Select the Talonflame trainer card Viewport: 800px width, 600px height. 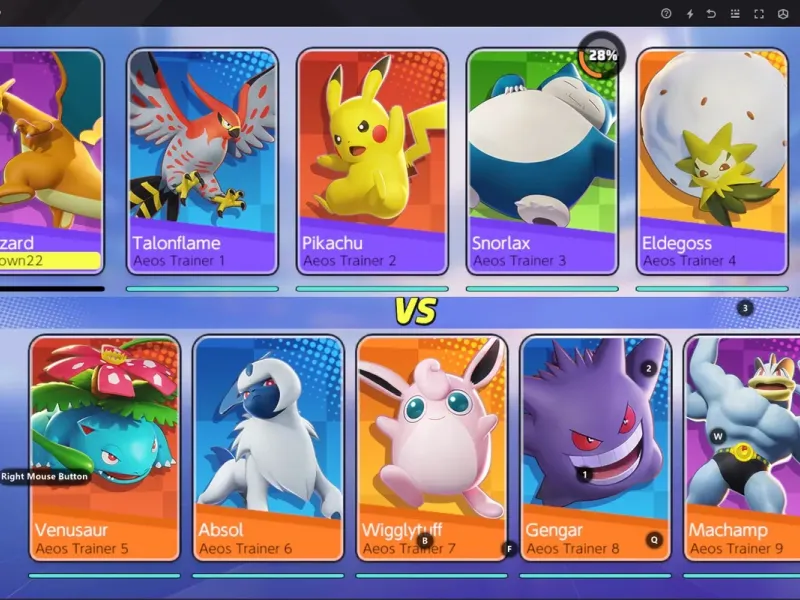(203, 160)
